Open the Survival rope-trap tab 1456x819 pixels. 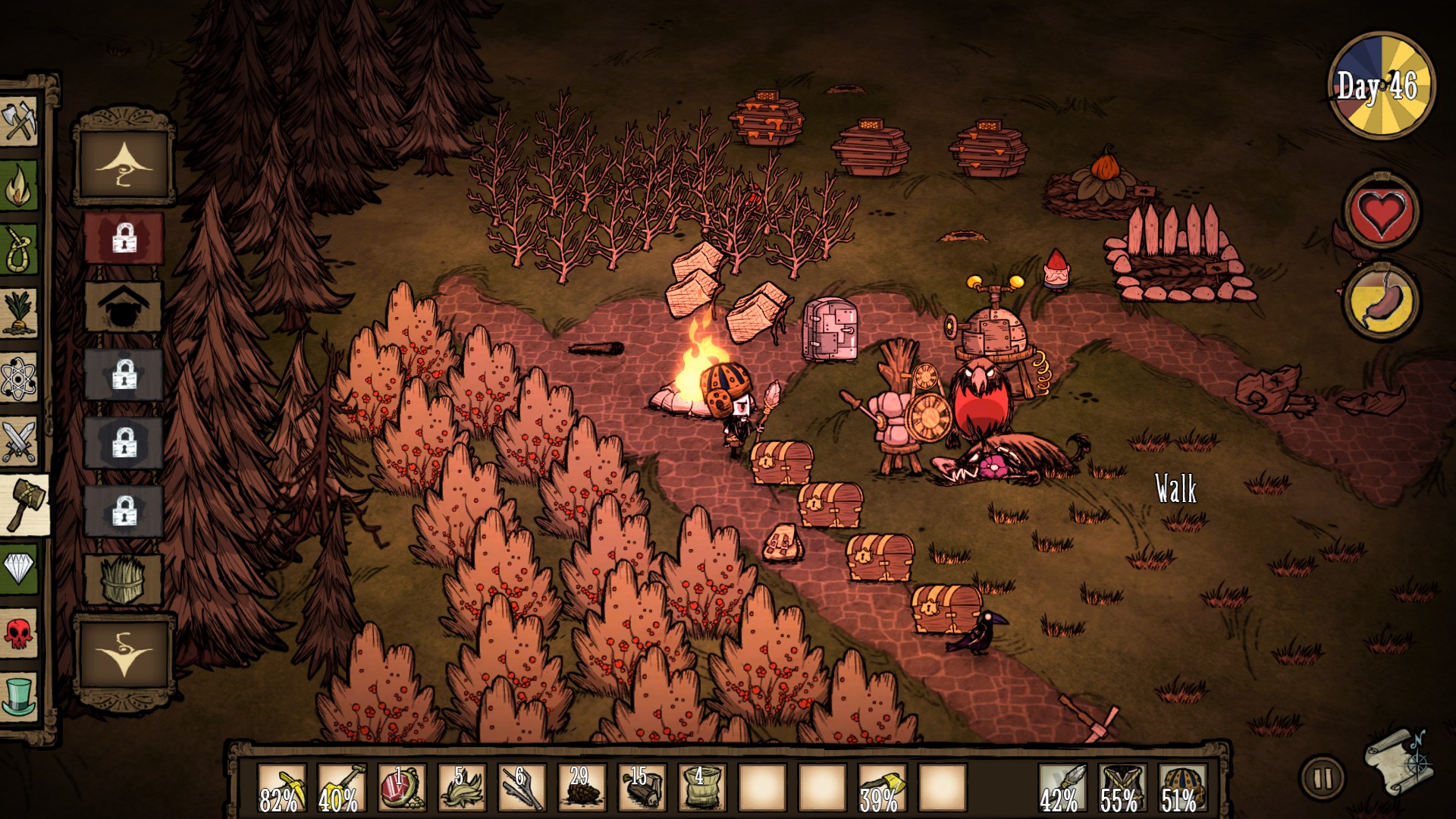coord(19,249)
